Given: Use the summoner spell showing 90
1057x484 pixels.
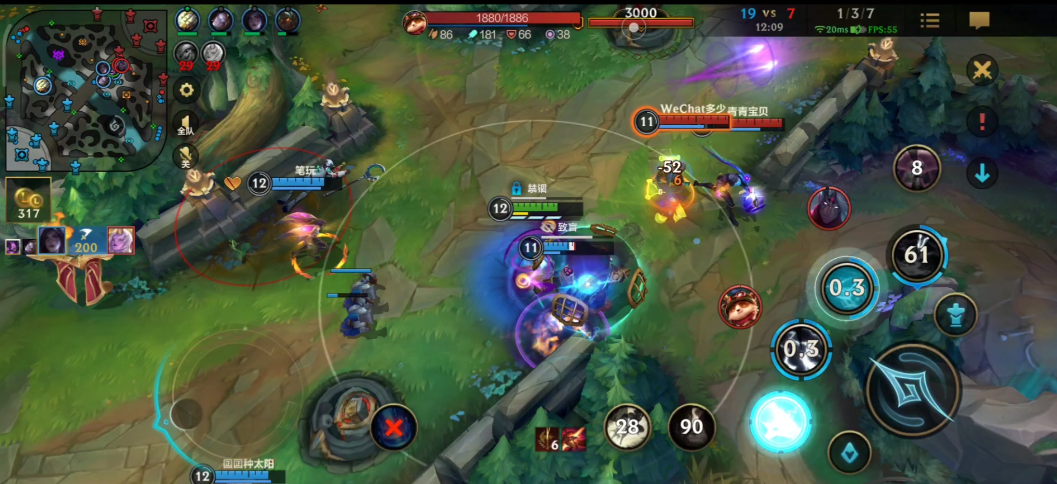Looking at the screenshot, I should [x=691, y=427].
